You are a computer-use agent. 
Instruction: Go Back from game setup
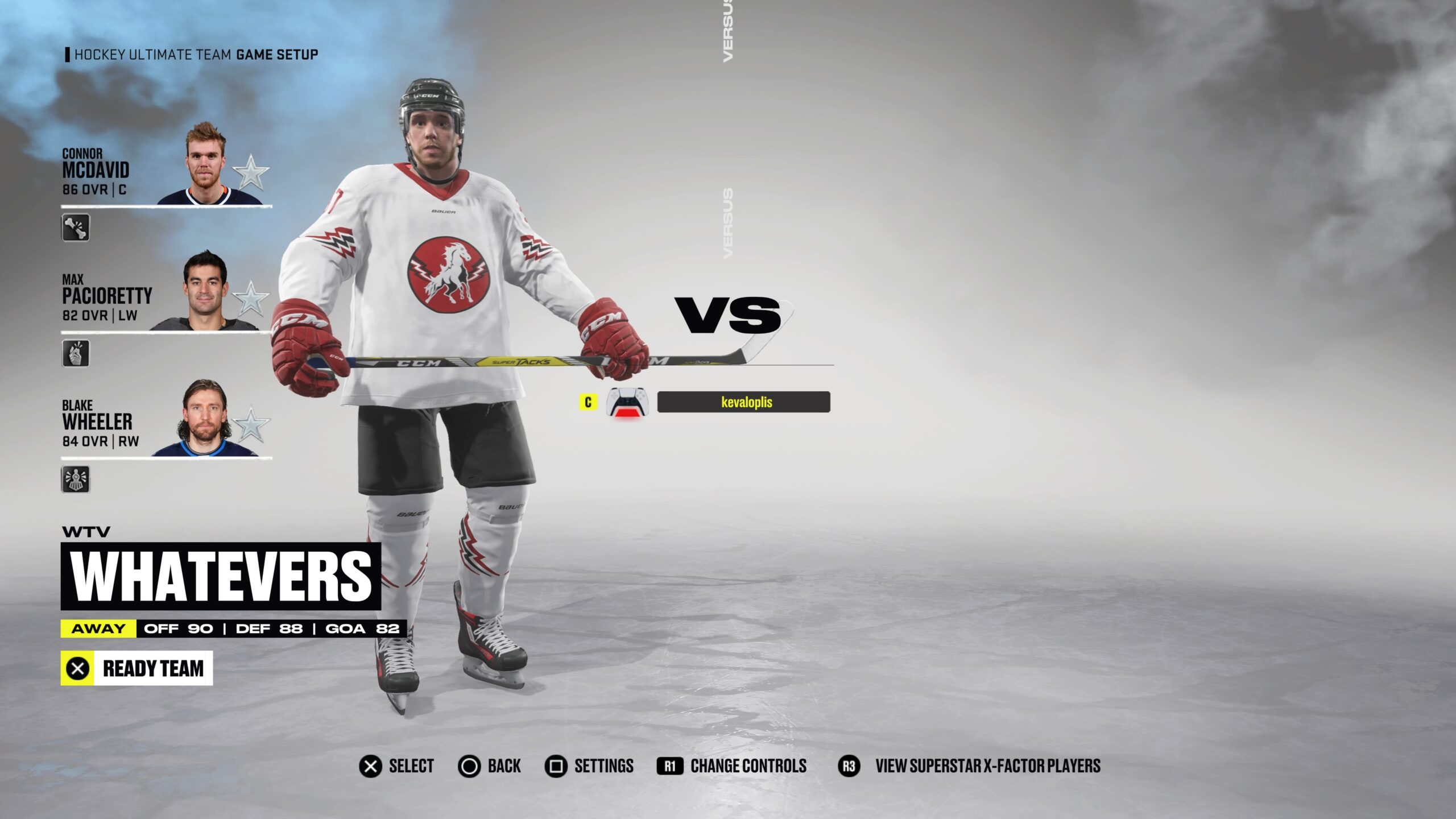[490, 766]
